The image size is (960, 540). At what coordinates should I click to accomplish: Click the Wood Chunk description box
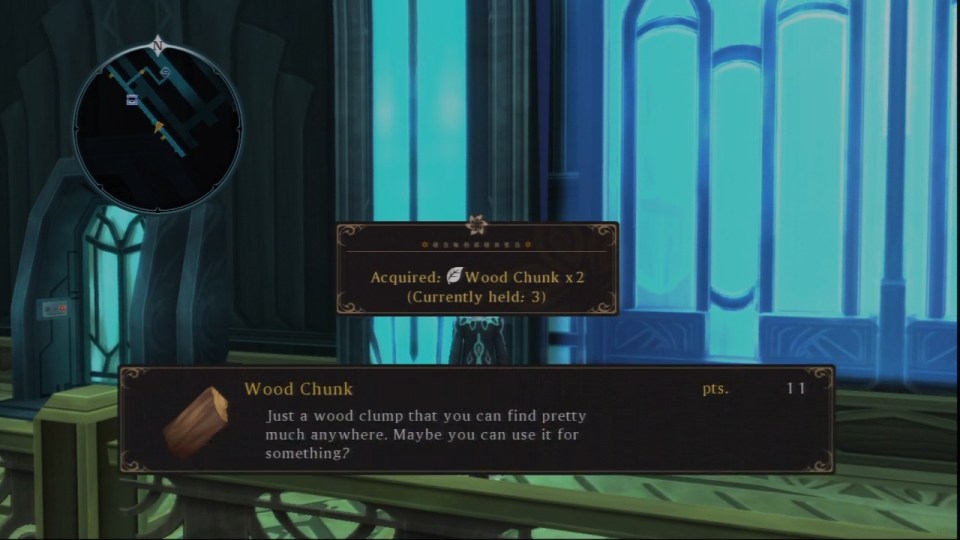(x=477, y=420)
